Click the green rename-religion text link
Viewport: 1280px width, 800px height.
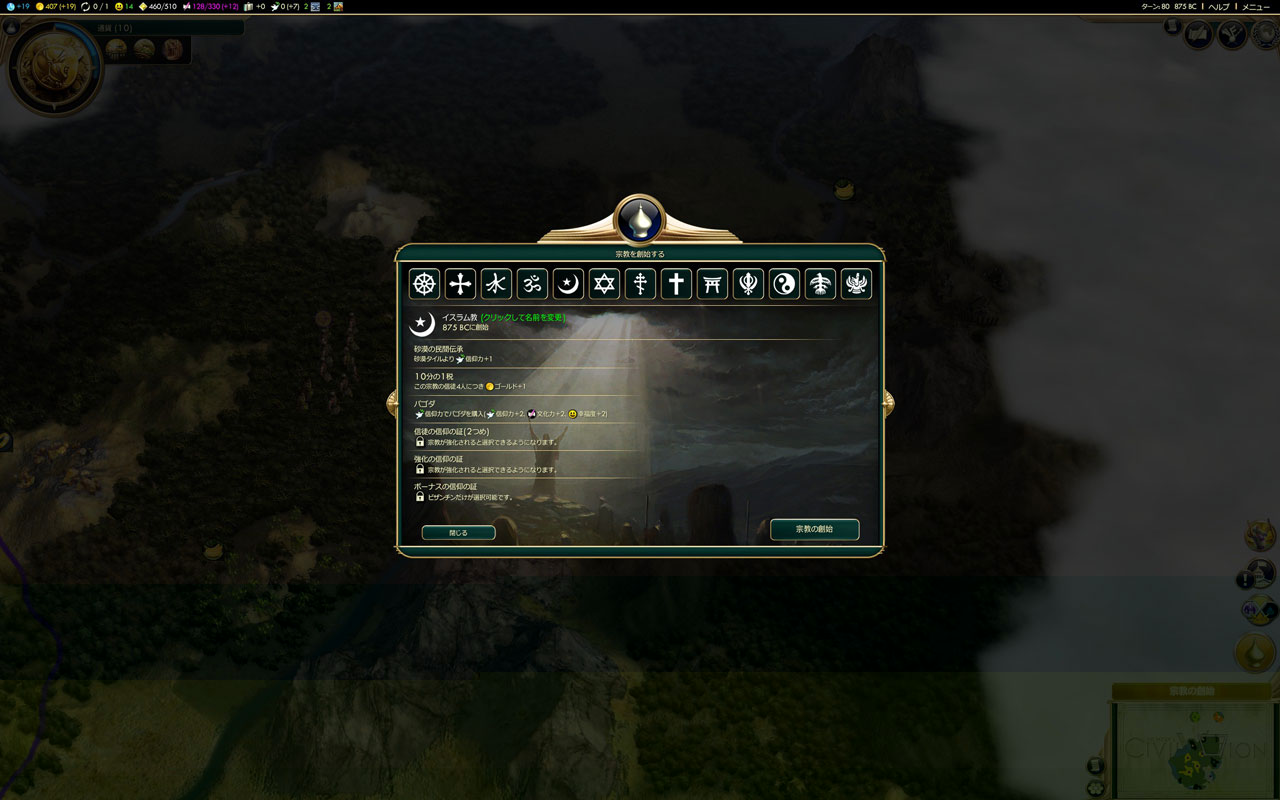(523, 317)
